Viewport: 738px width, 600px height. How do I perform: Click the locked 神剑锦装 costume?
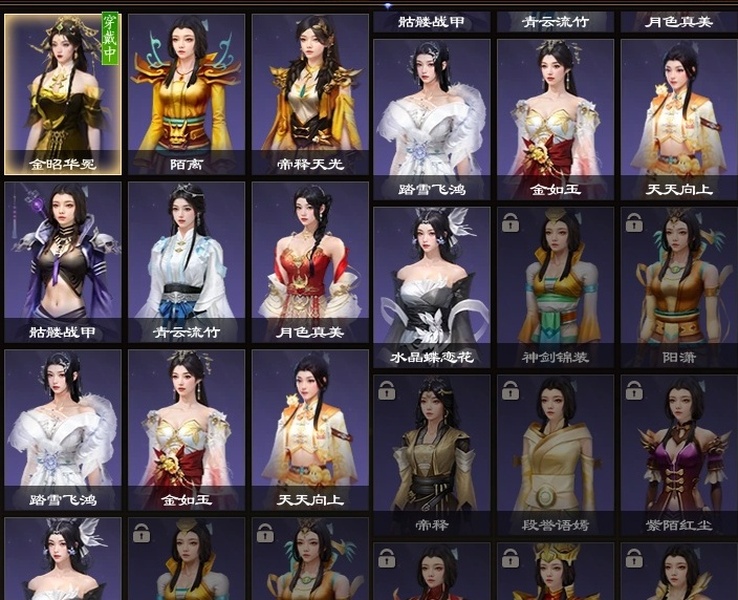click(554, 285)
